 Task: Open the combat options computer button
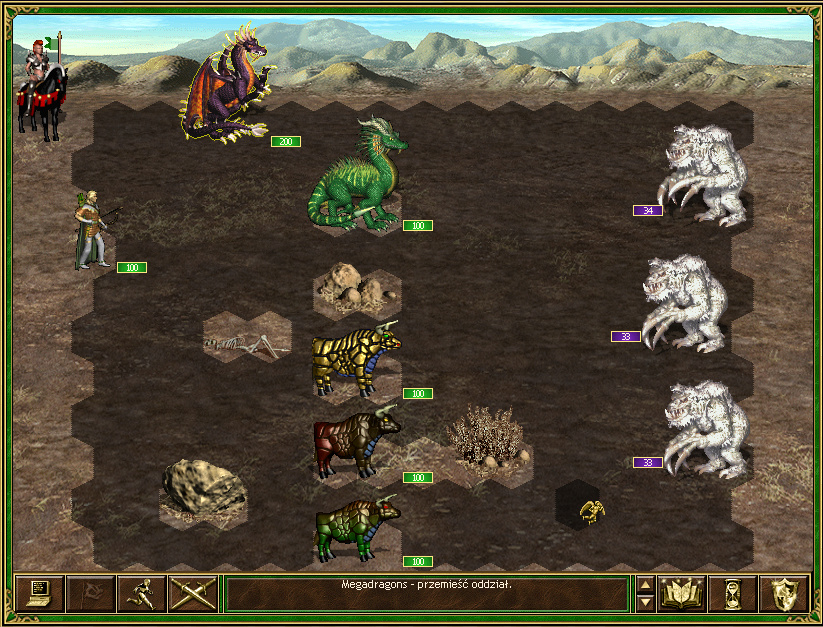click(40, 593)
